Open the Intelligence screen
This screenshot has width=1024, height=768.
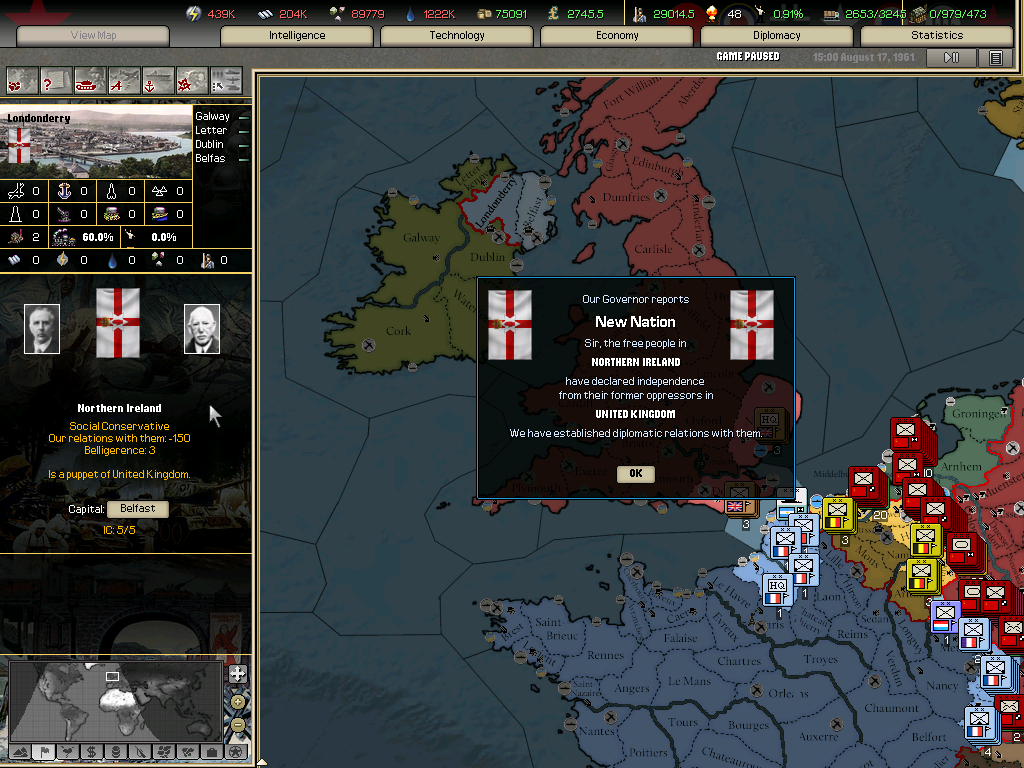click(x=297, y=35)
